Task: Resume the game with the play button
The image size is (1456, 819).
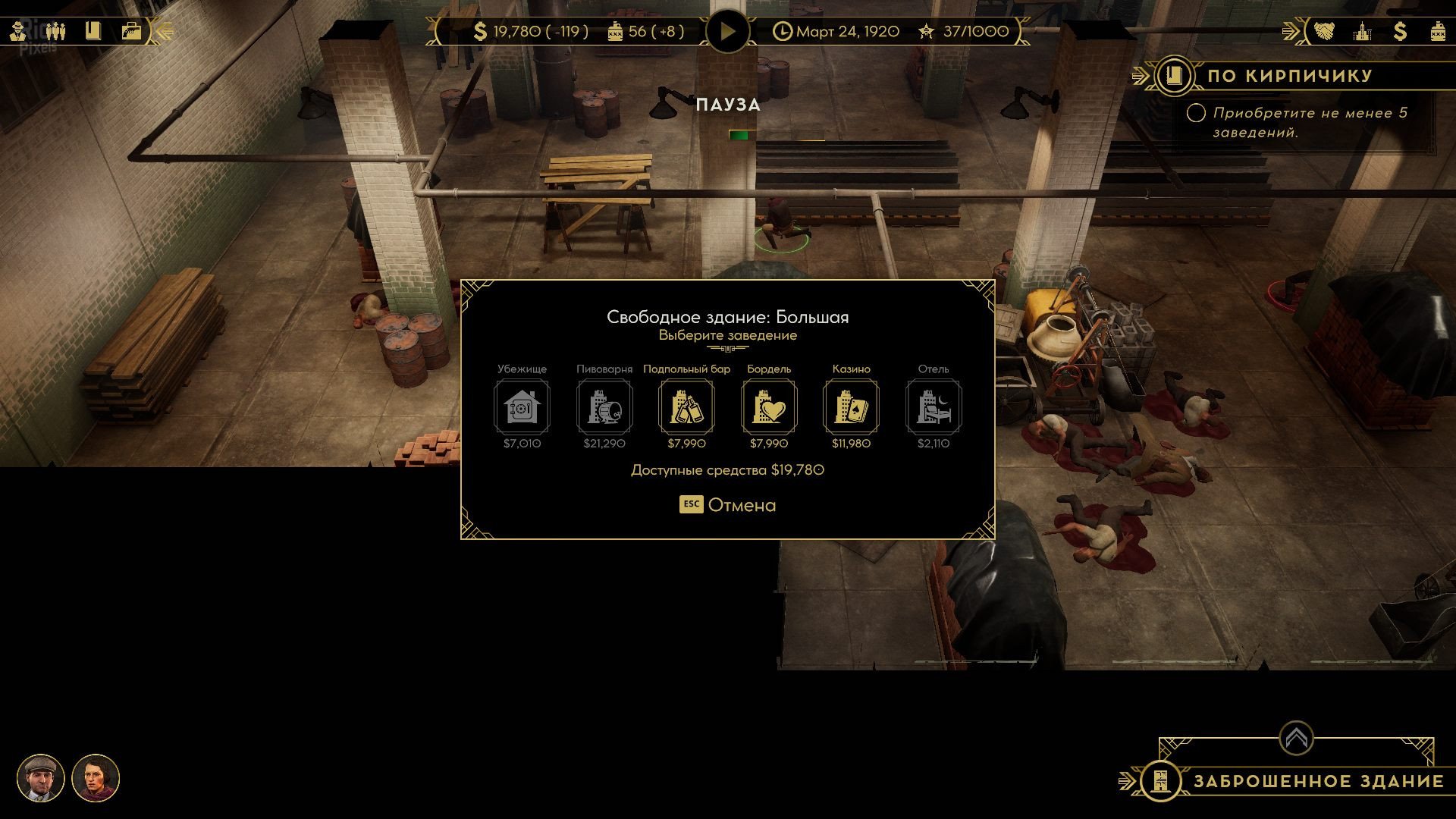Action: [x=727, y=32]
